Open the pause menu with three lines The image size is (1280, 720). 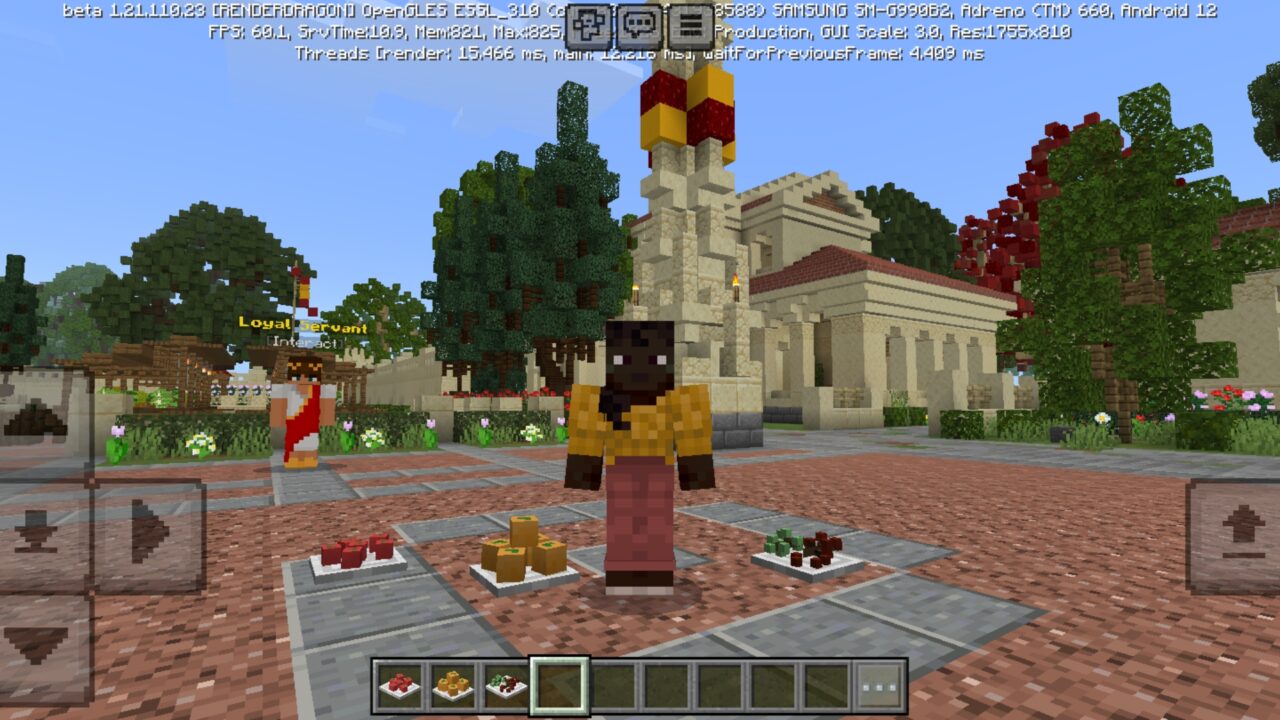coord(690,26)
